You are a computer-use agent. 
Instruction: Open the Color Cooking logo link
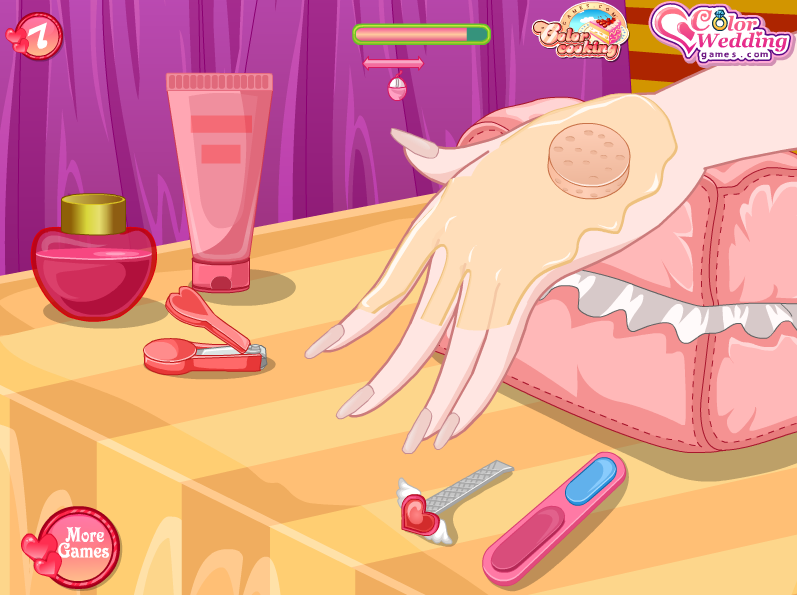[x=580, y=34]
